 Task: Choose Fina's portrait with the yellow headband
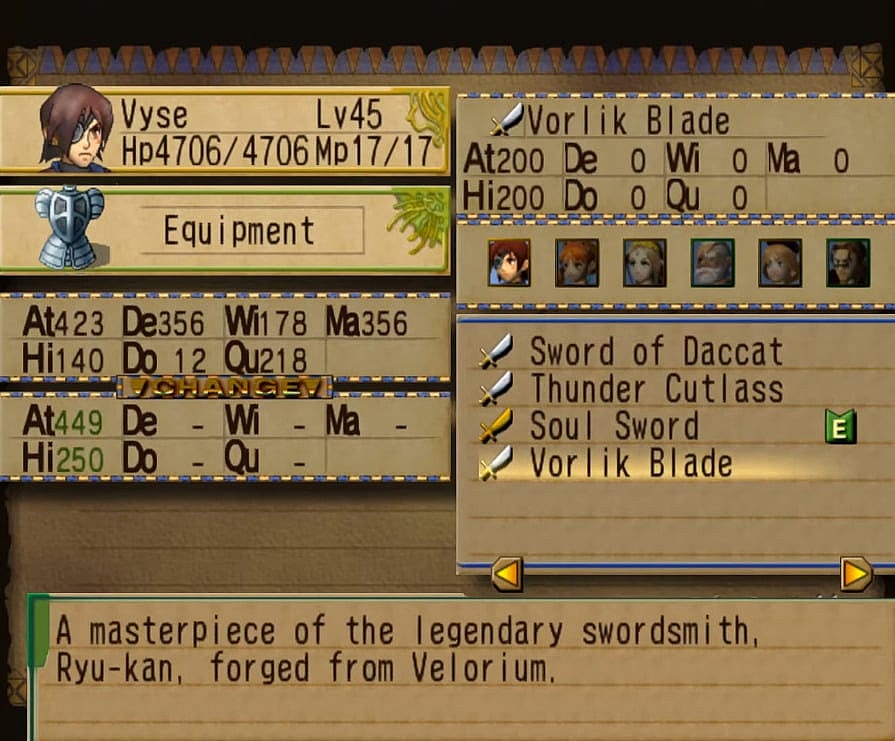(644, 263)
